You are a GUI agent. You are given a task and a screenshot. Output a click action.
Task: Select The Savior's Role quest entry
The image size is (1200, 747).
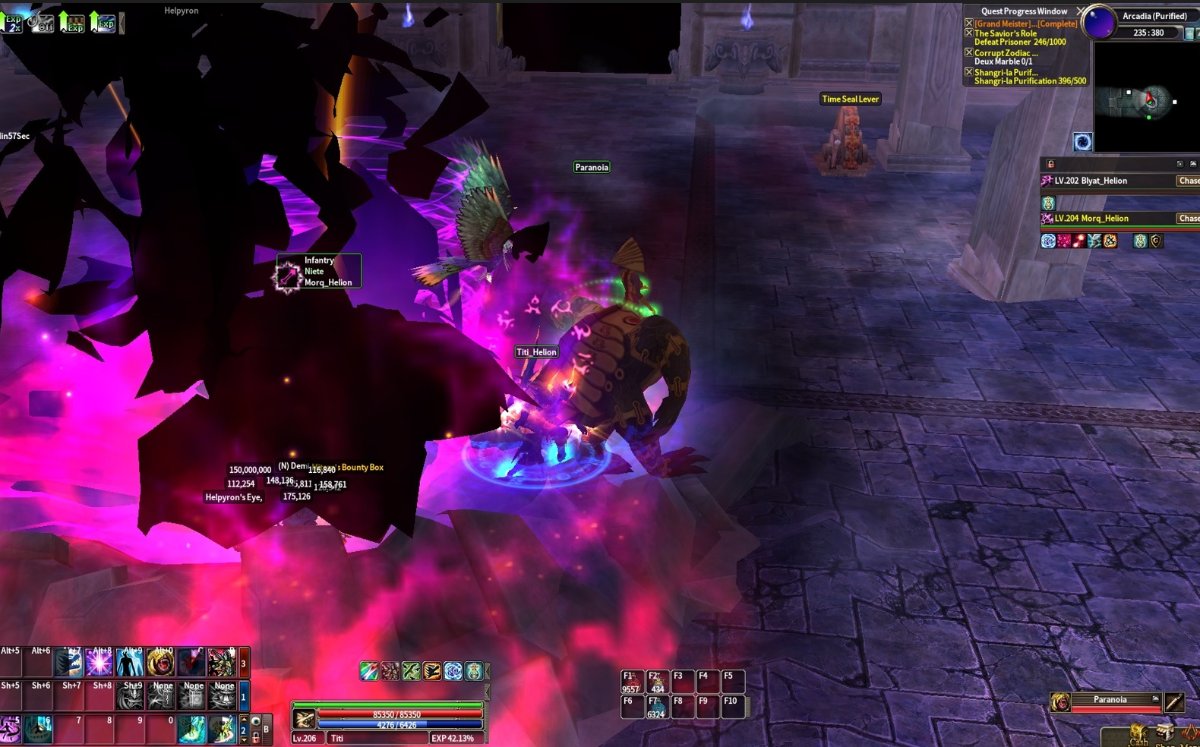click(x=1005, y=34)
